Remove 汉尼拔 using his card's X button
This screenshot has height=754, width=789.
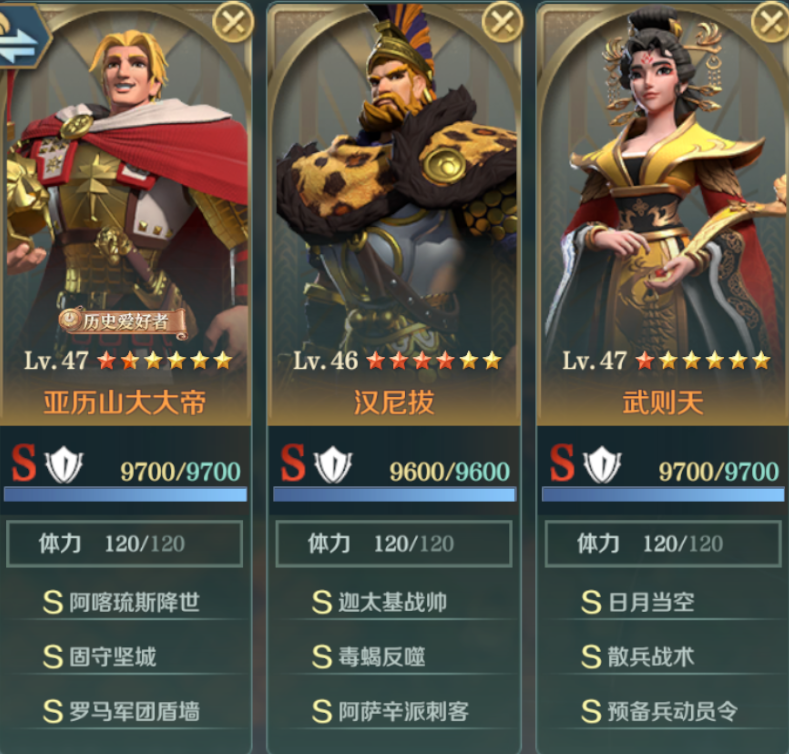click(502, 21)
